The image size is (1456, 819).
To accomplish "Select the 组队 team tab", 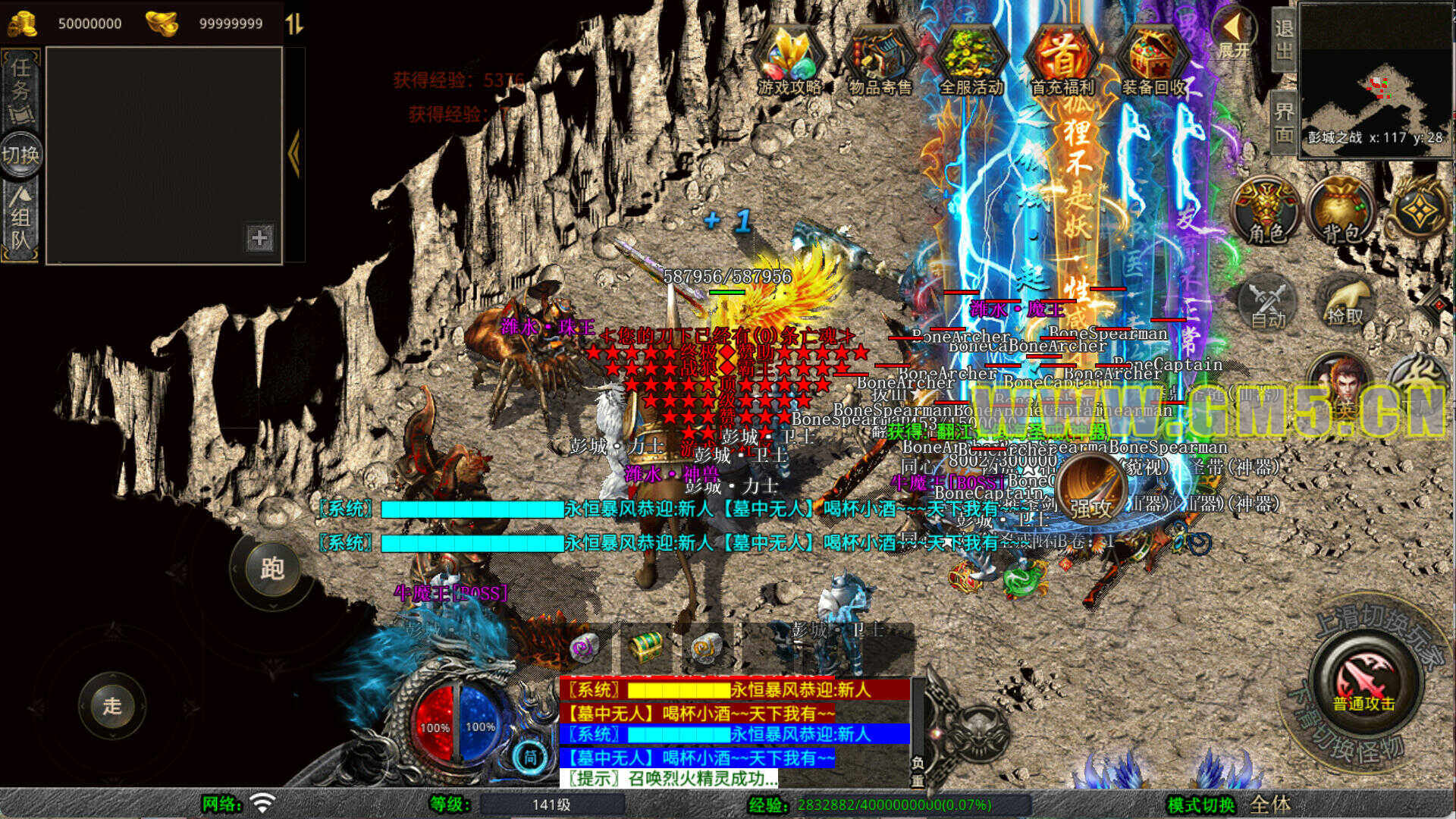I will pos(20,220).
